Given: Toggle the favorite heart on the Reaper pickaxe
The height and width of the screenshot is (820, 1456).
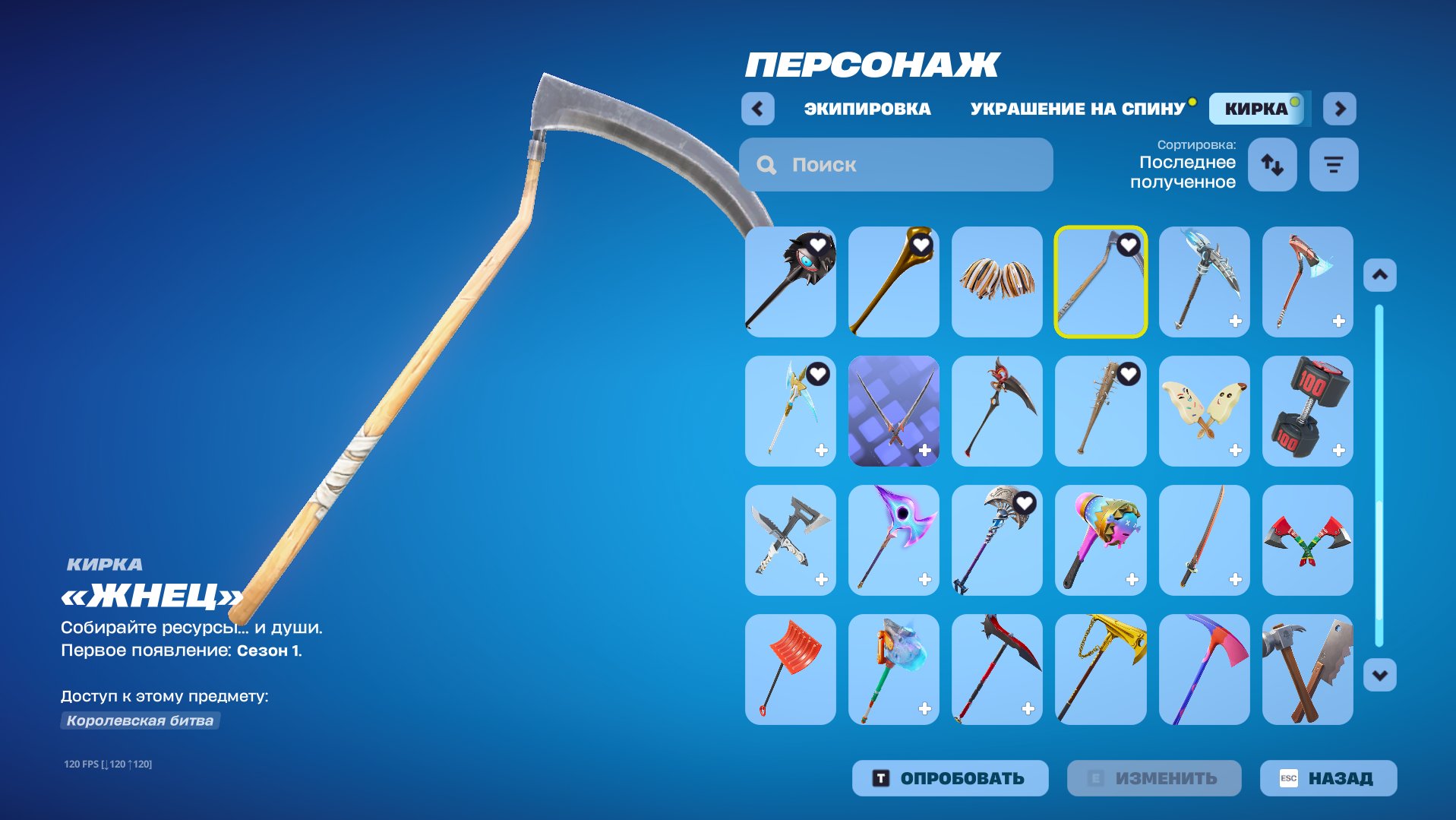Looking at the screenshot, I should [1129, 245].
